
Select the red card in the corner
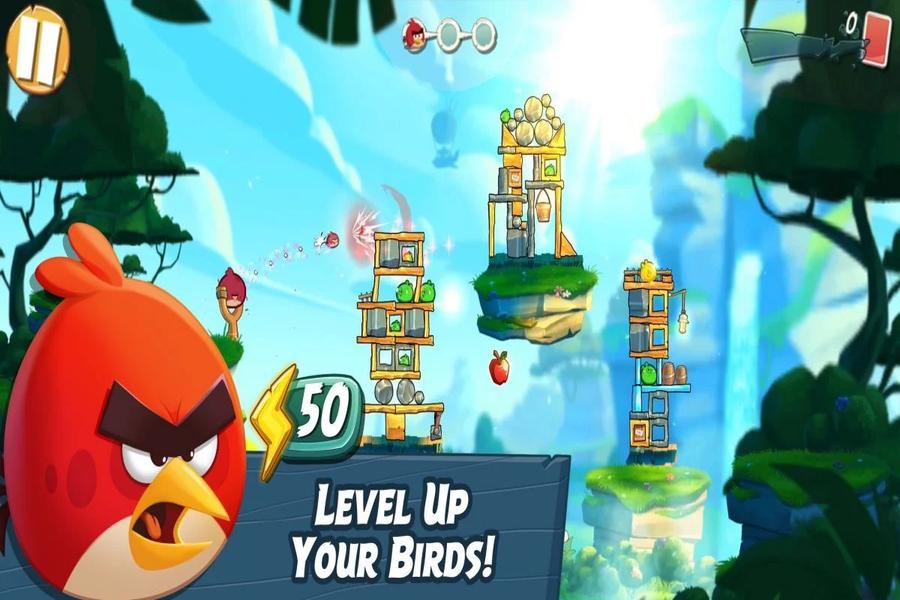[875, 38]
